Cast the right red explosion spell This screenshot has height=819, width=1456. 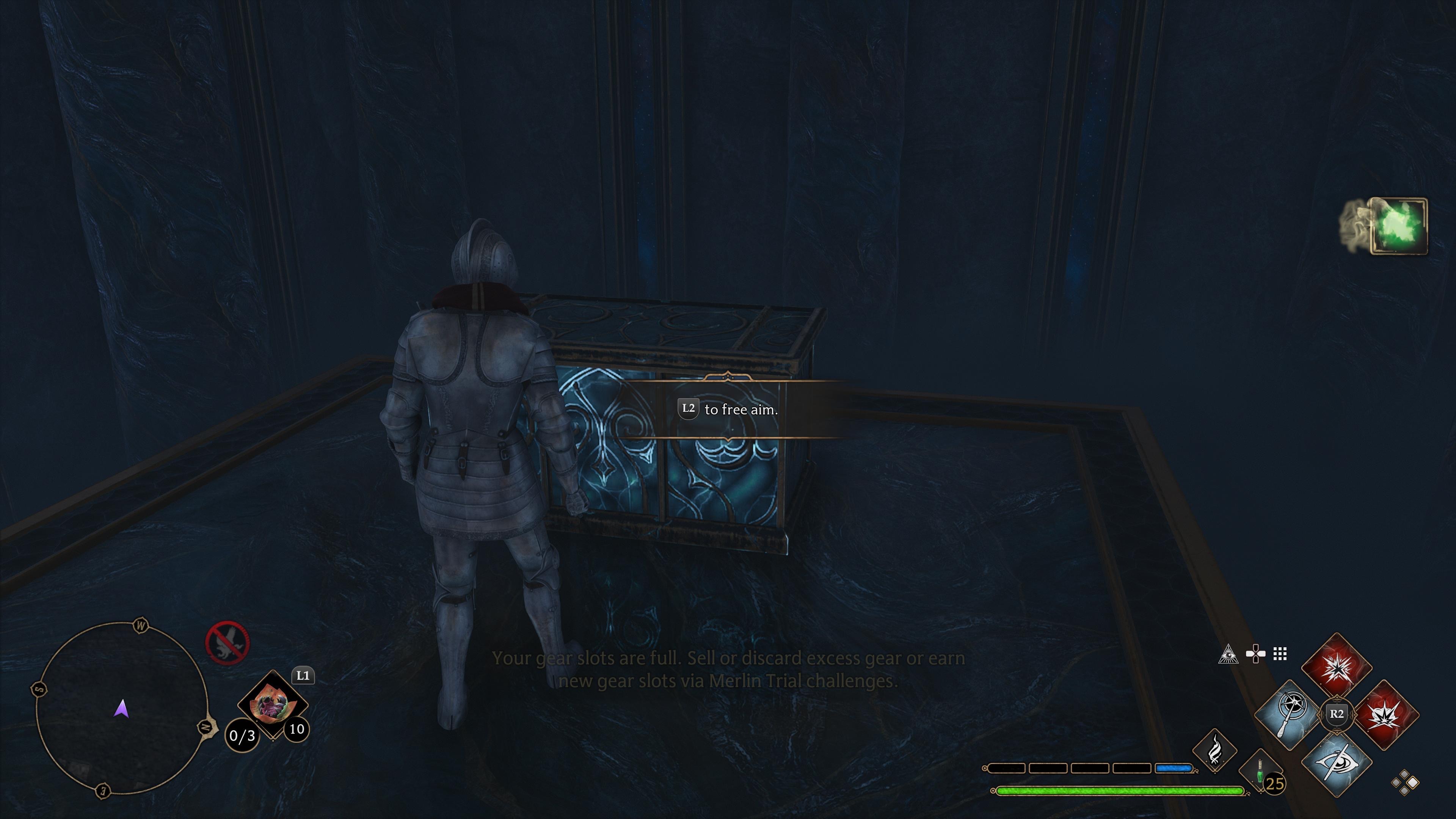pyautogui.click(x=1385, y=715)
